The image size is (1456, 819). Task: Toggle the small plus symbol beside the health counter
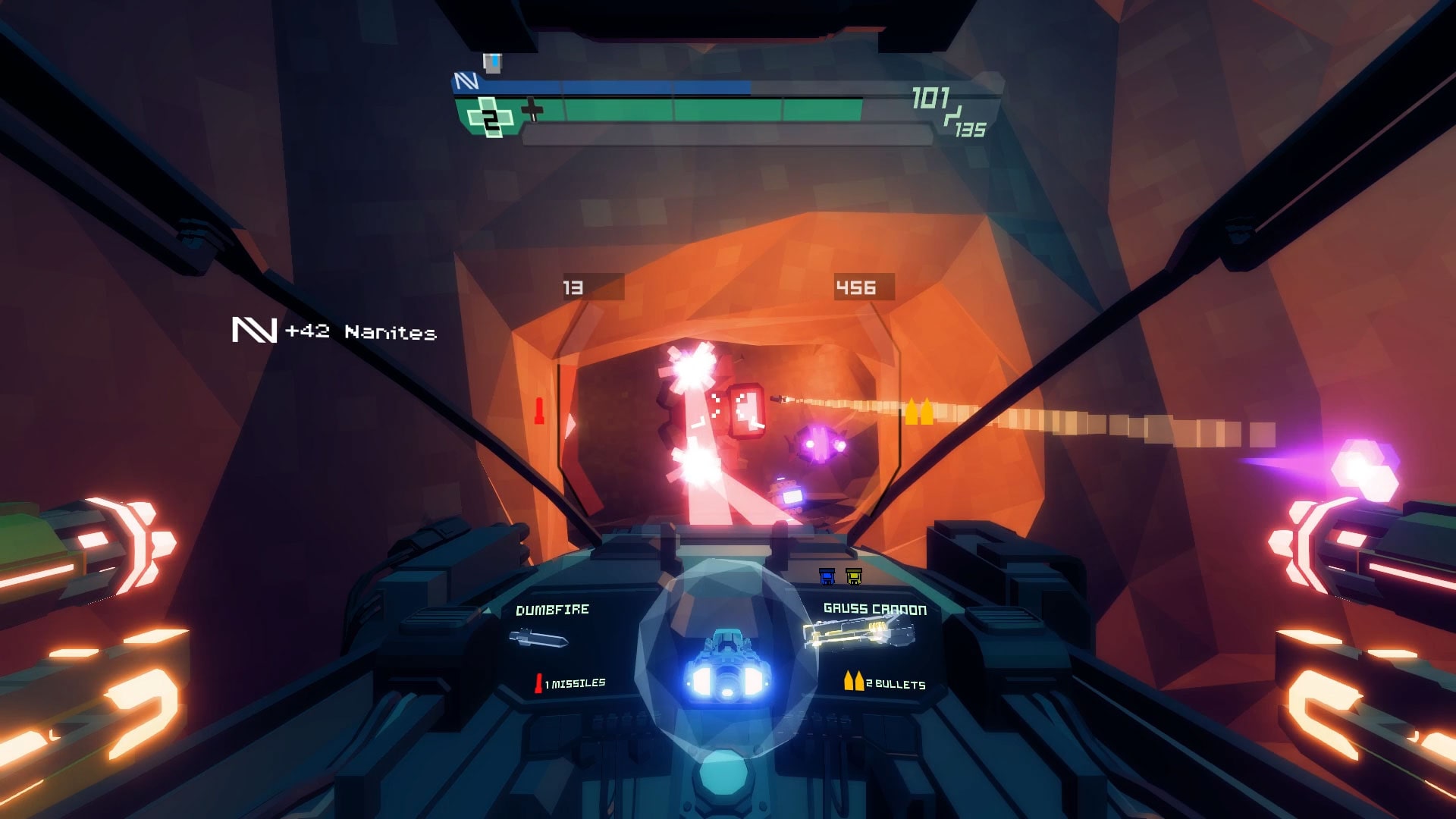532,111
